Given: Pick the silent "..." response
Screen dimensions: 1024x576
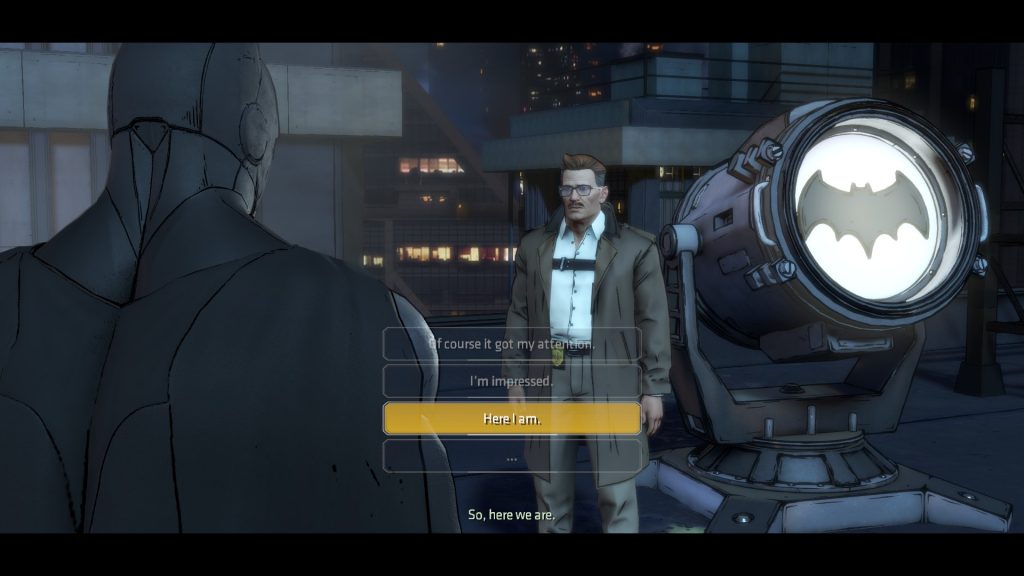Looking at the screenshot, I should [x=511, y=457].
